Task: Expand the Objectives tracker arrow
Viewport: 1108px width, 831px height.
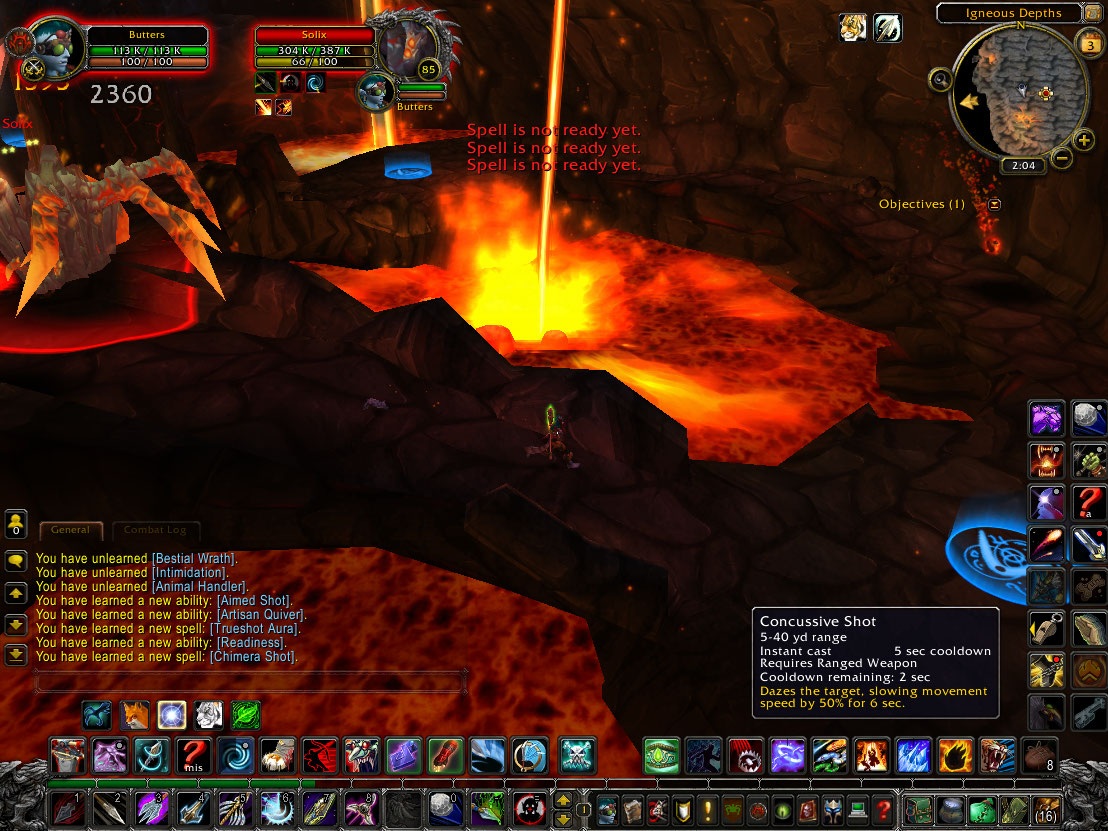Action: click(x=994, y=204)
